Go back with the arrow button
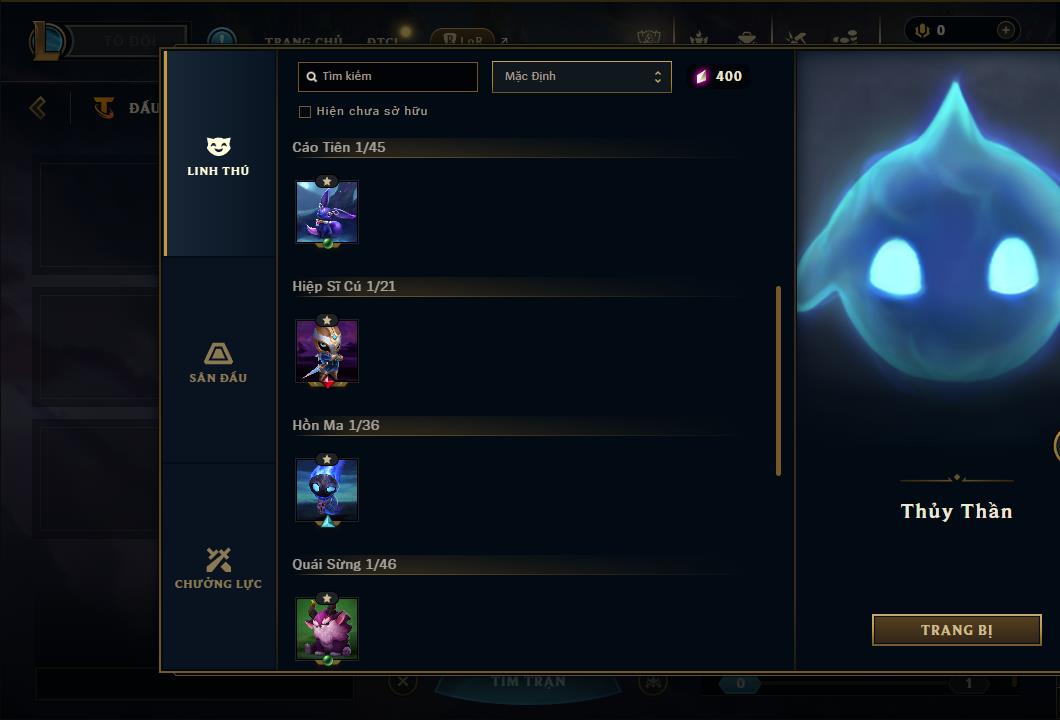1060x720 pixels. point(38,107)
